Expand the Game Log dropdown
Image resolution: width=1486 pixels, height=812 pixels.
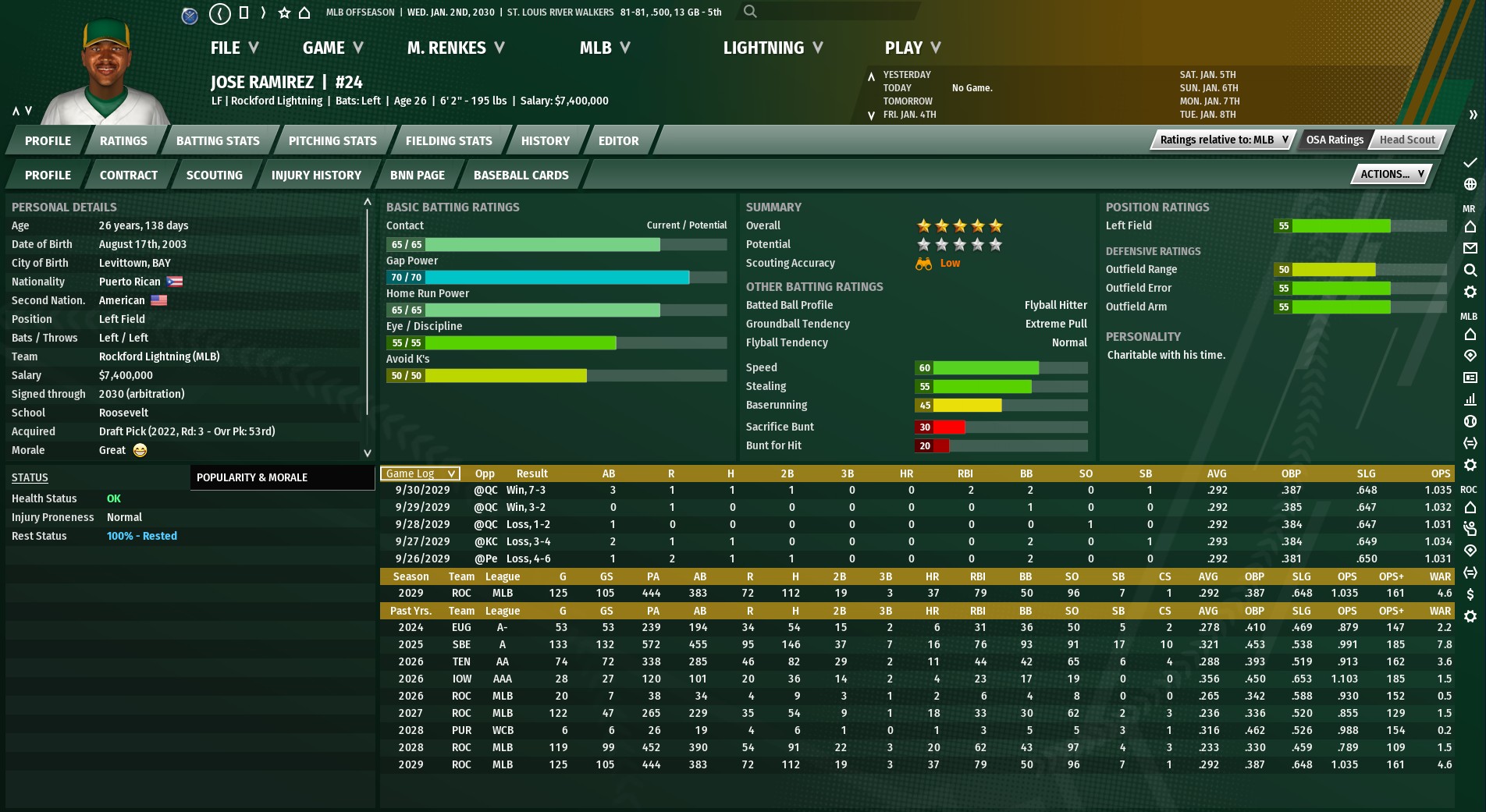click(420, 473)
